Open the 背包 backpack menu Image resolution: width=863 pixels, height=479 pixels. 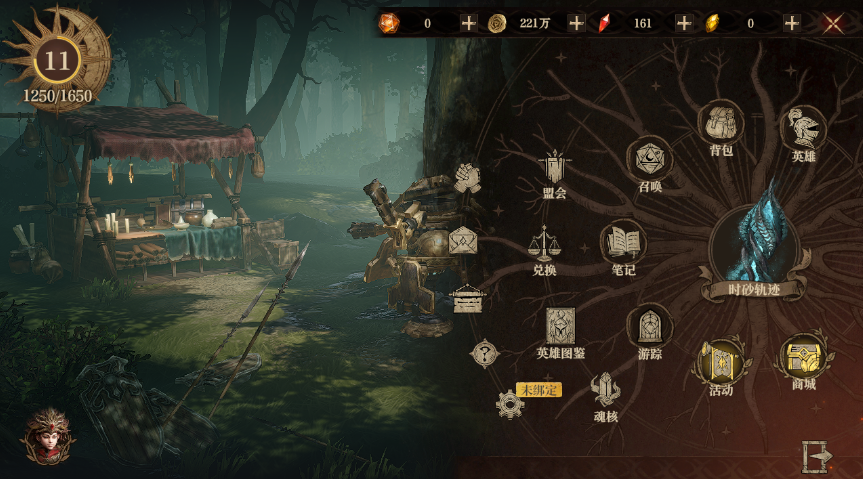coord(721,124)
